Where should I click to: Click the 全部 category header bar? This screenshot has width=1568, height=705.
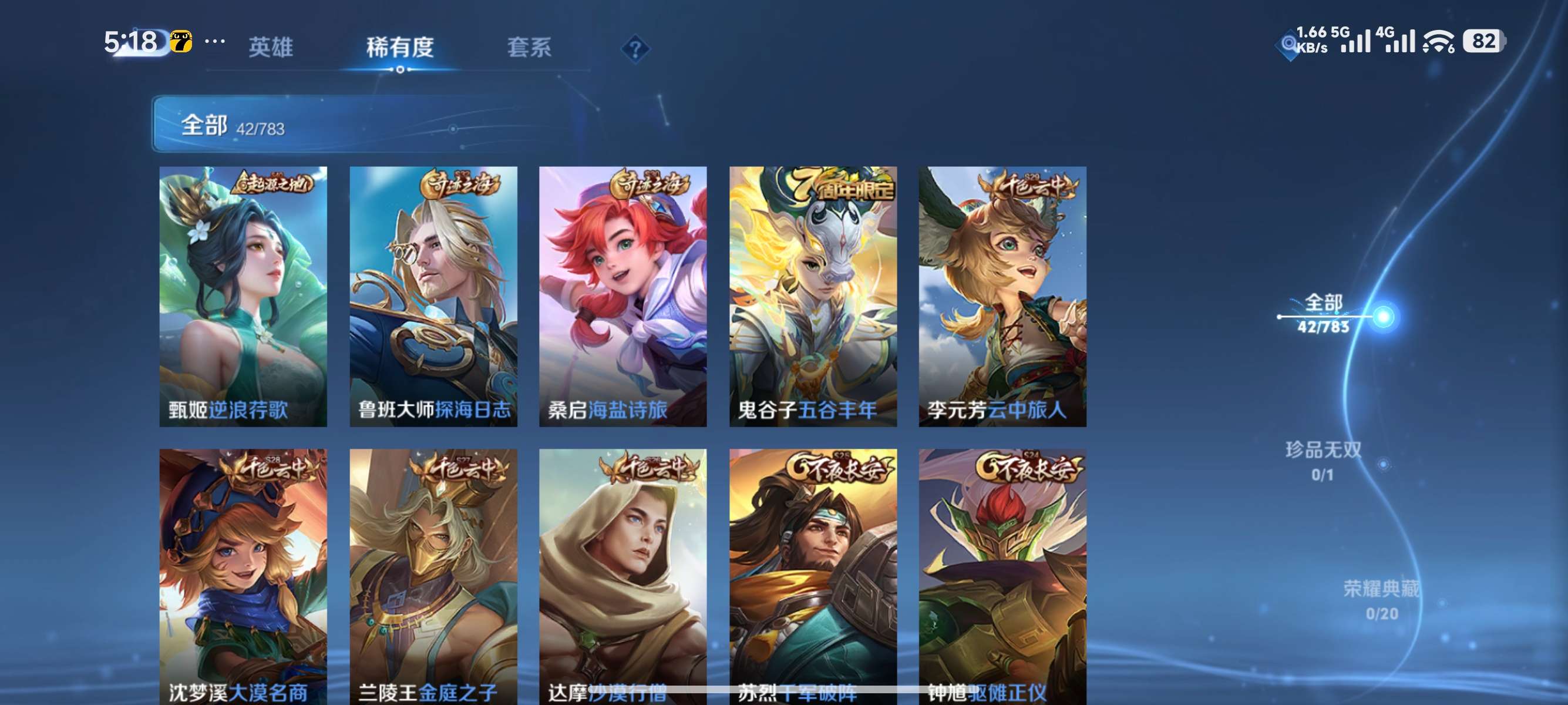[x=365, y=124]
